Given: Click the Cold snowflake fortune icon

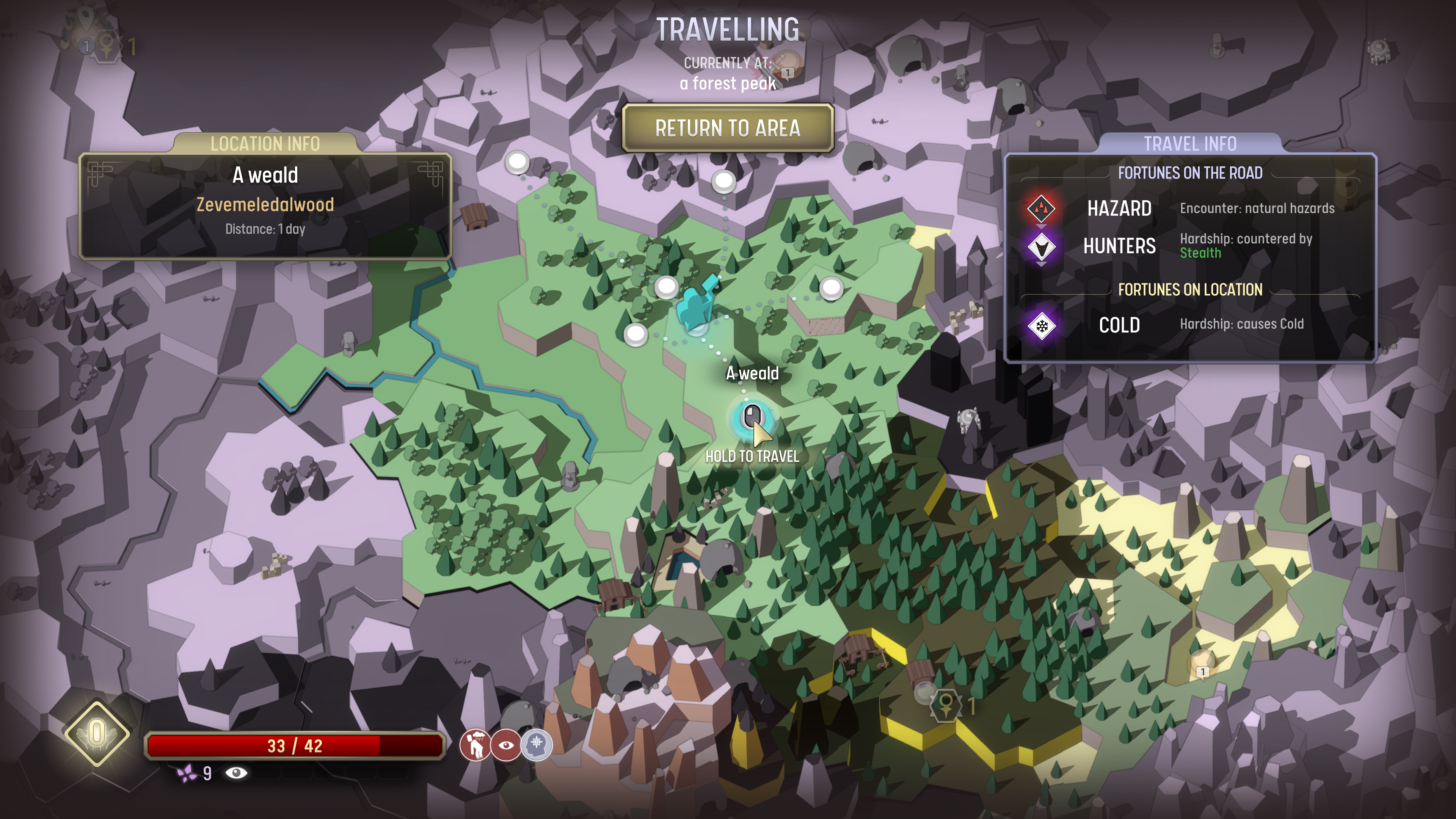Looking at the screenshot, I should tap(1042, 326).
